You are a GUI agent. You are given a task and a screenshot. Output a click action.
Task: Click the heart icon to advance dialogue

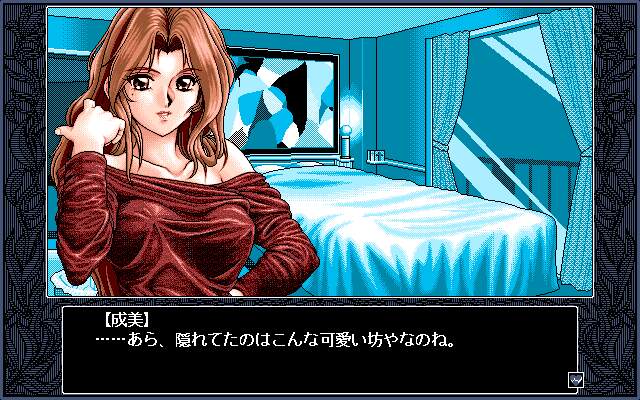[576, 380]
